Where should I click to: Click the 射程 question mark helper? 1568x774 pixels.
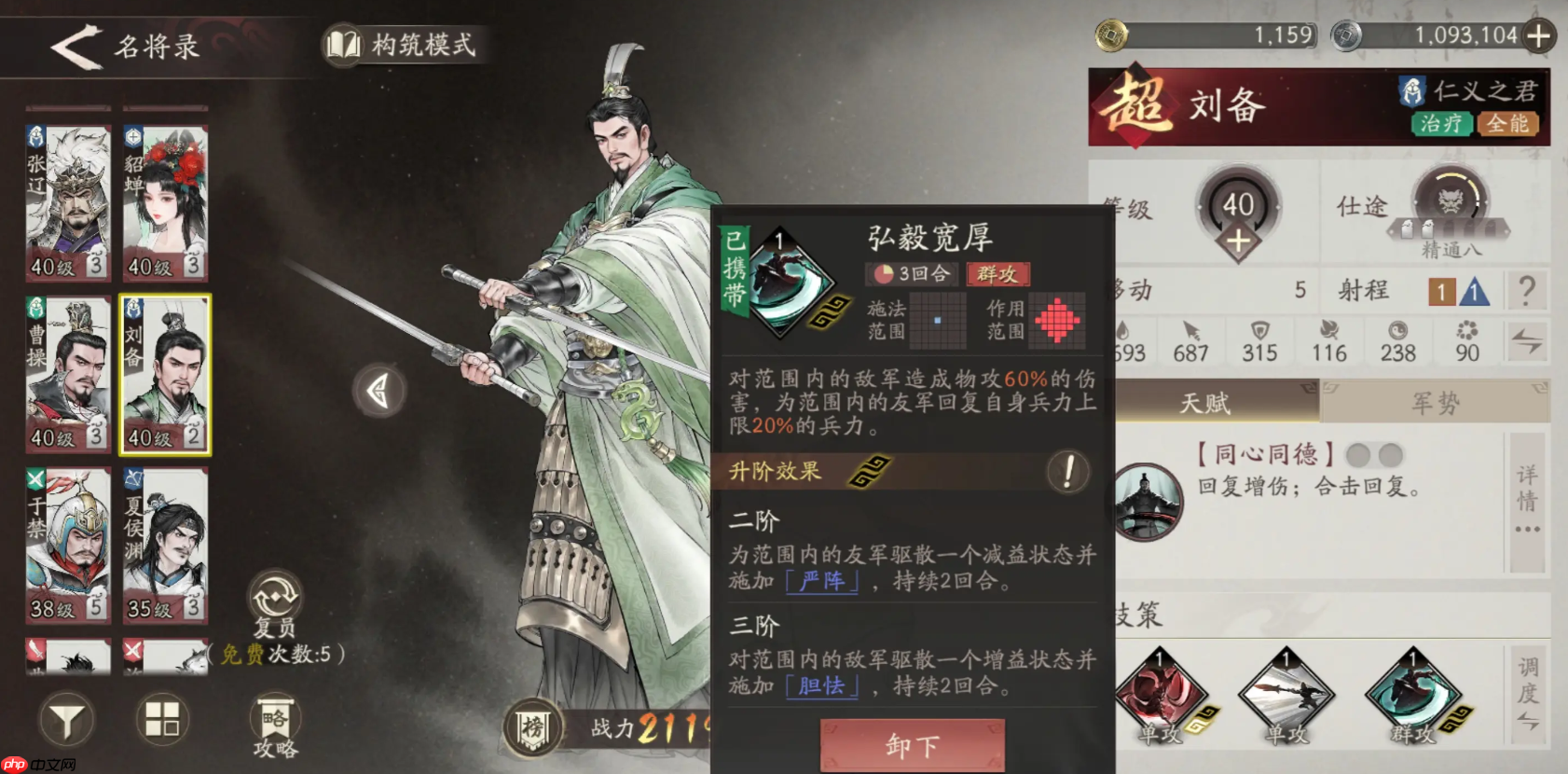pyautogui.click(x=1526, y=290)
